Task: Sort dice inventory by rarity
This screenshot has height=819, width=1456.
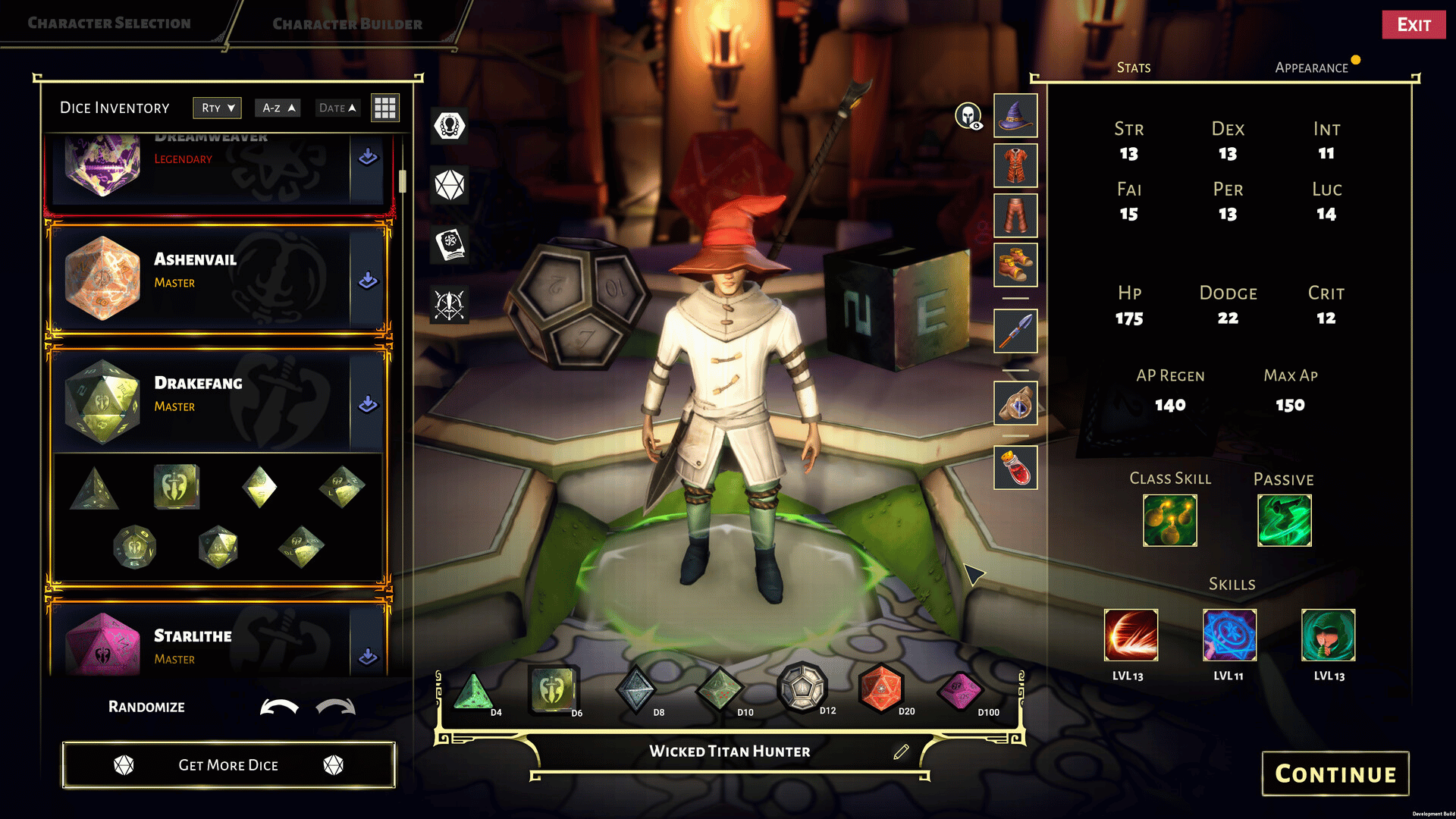Action: click(x=217, y=108)
